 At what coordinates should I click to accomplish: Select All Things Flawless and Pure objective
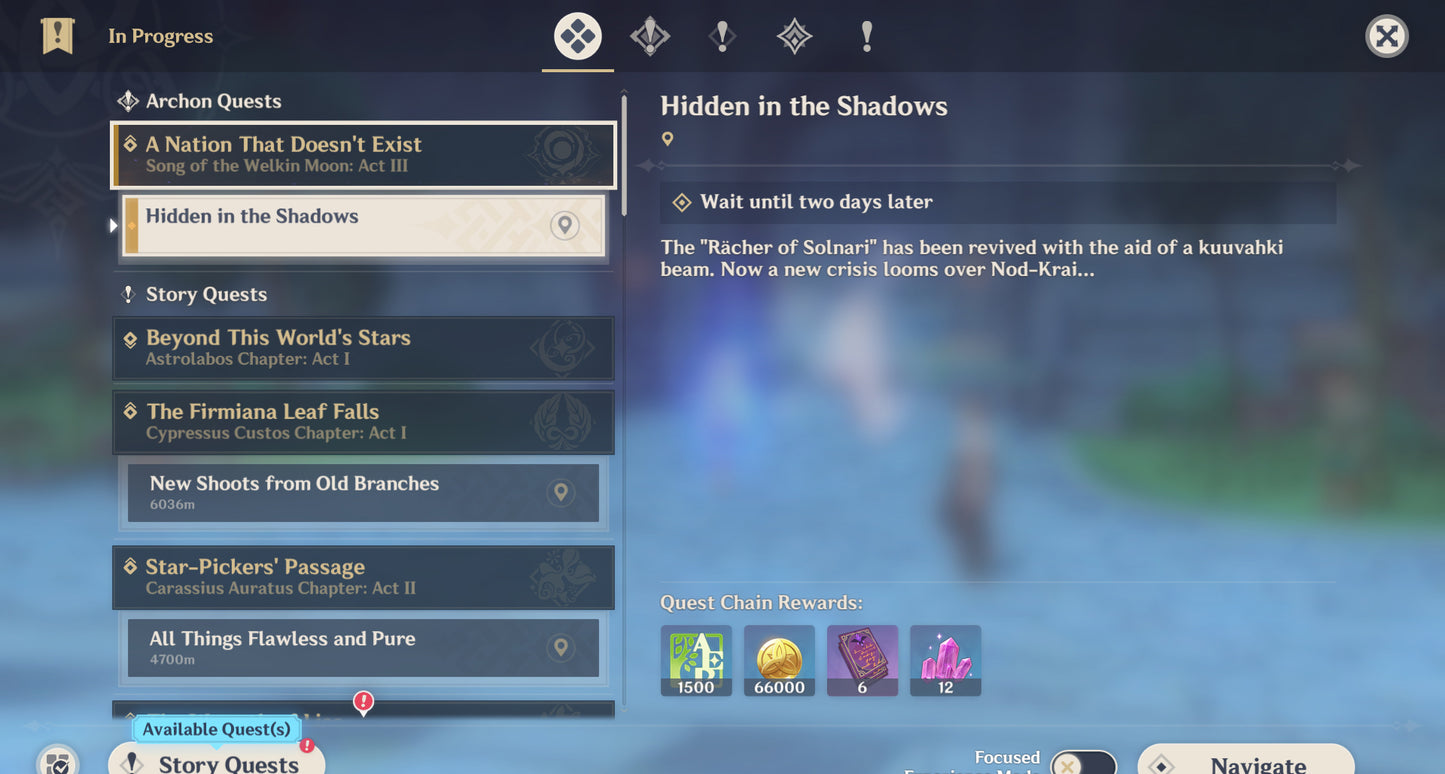(x=363, y=647)
